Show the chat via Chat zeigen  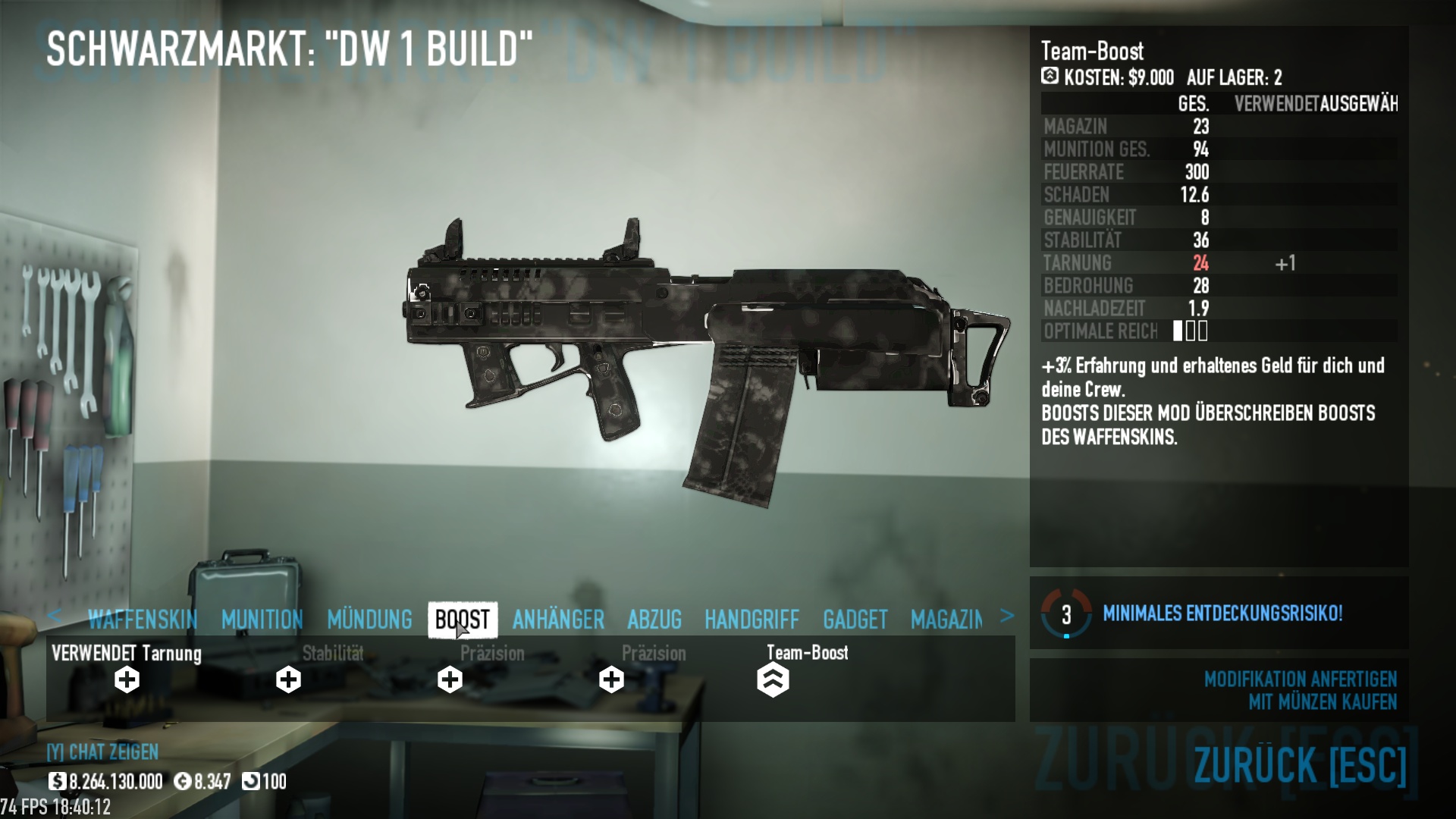click(x=102, y=752)
